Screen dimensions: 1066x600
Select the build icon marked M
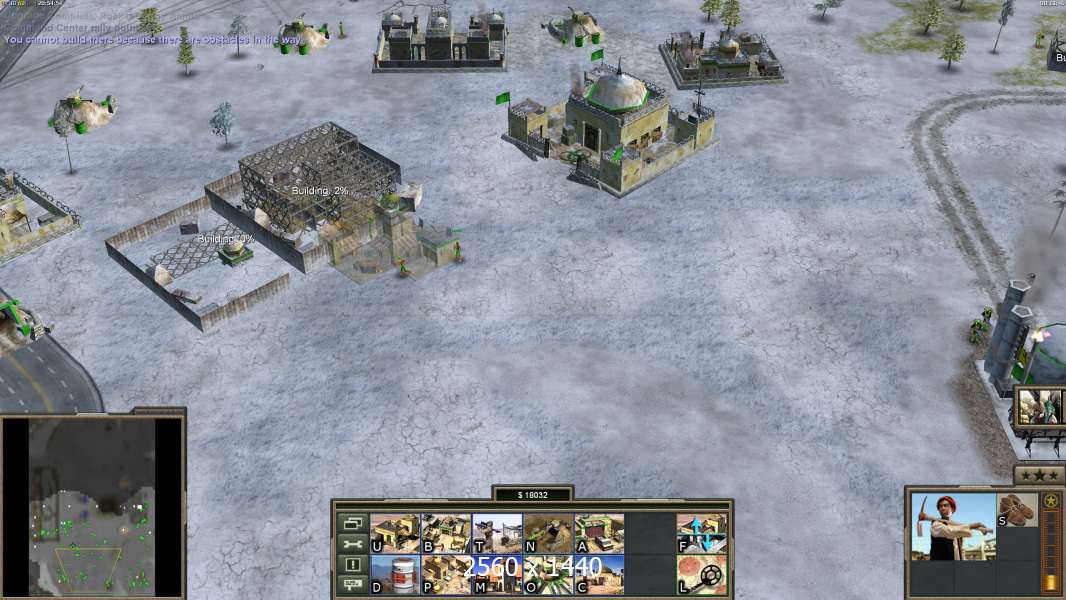pyautogui.click(x=497, y=575)
